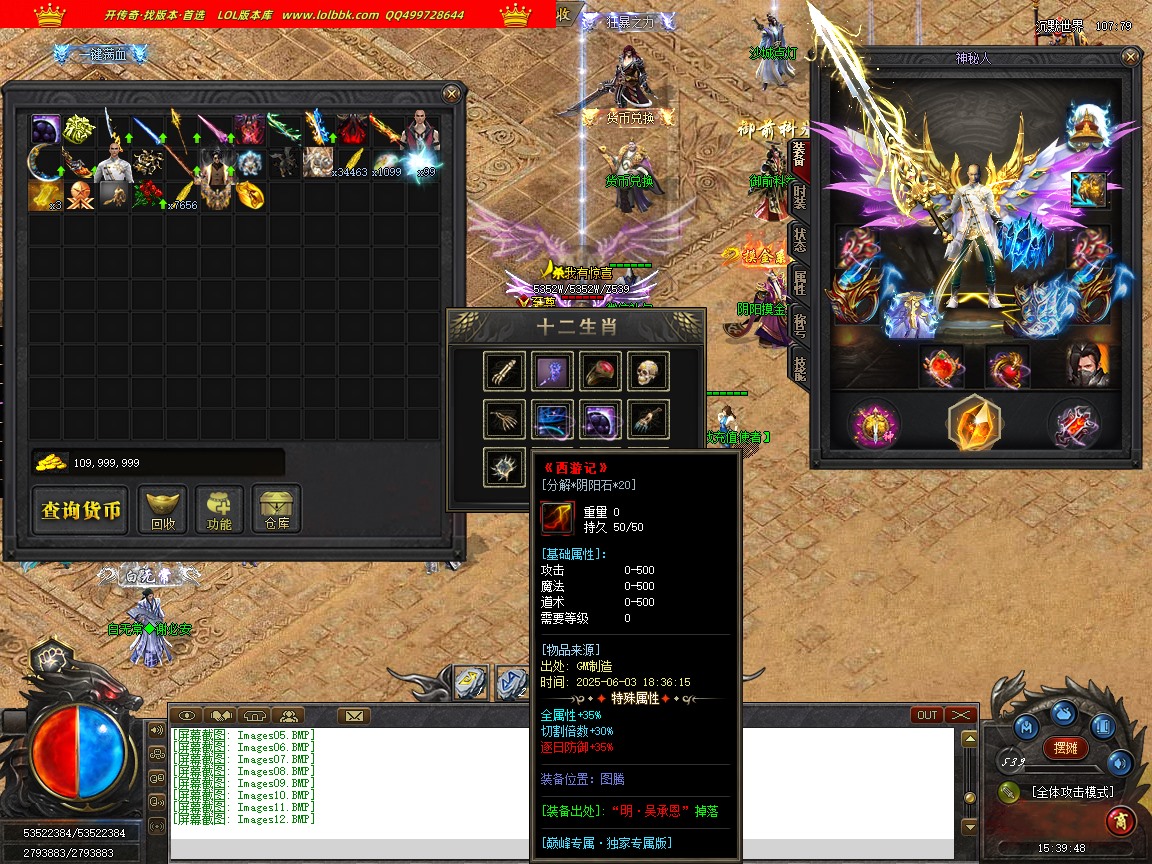
Task: Open the 回收 recycle function
Action: click(x=163, y=510)
